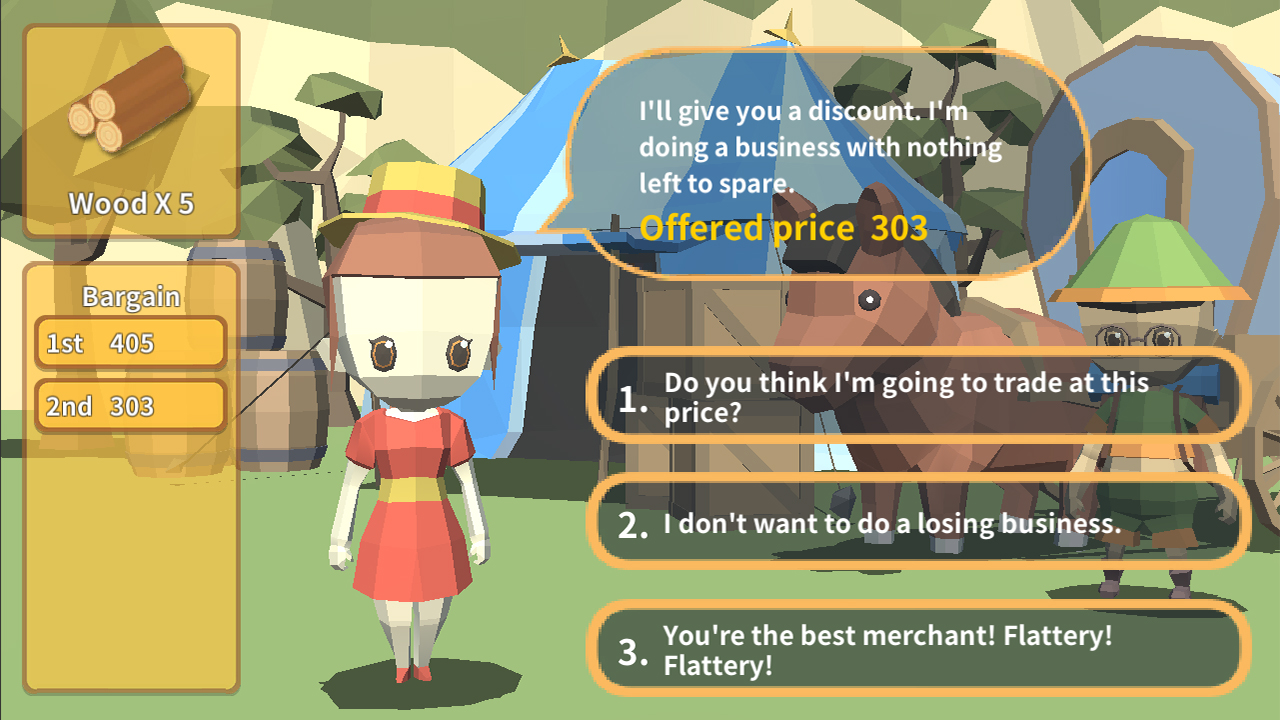Select "I don't want to do a losing business"
This screenshot has width=1280, height=720.
click(x=918, y=523)
